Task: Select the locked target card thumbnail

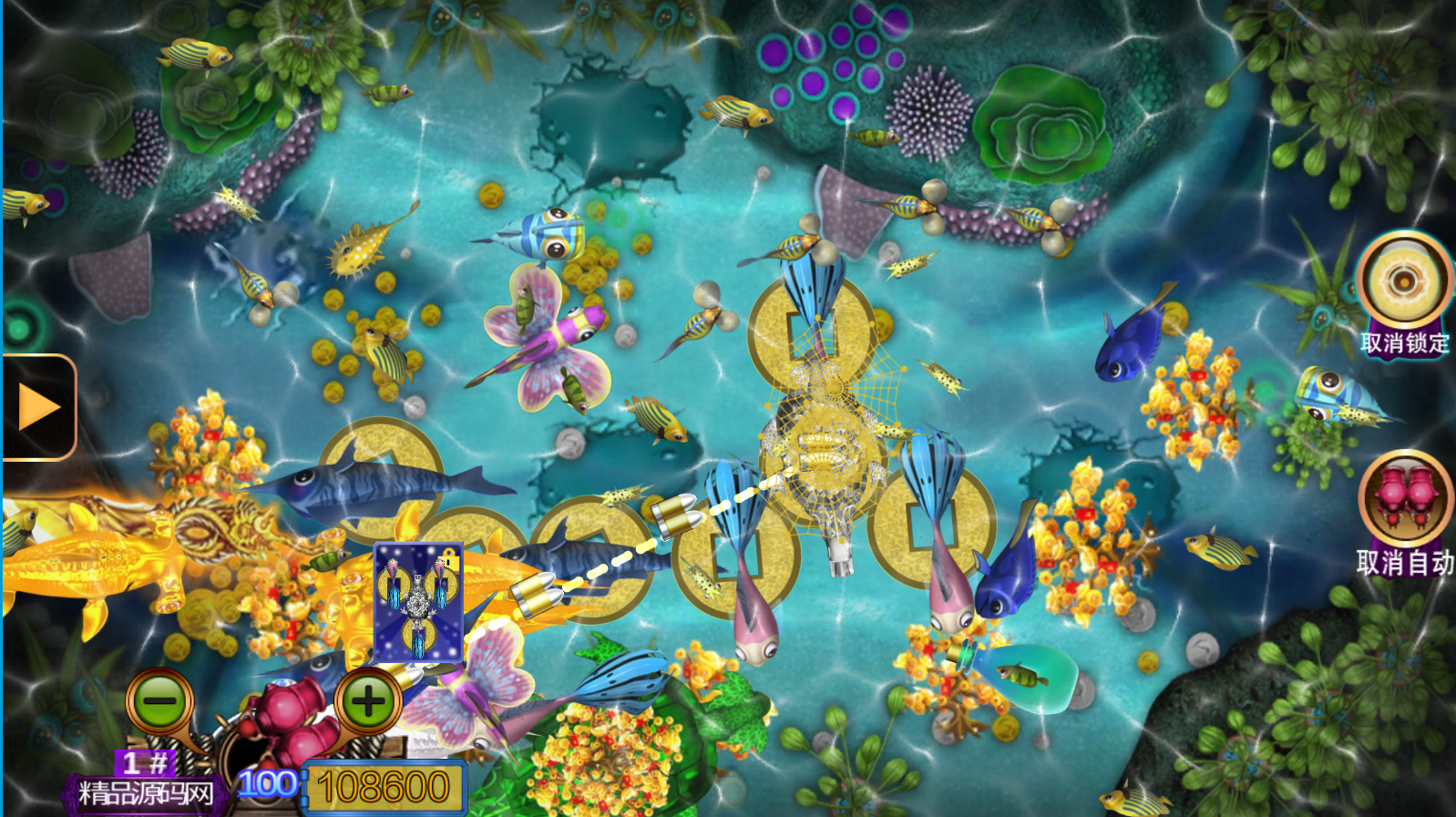Action: click(x=418, y=602)
